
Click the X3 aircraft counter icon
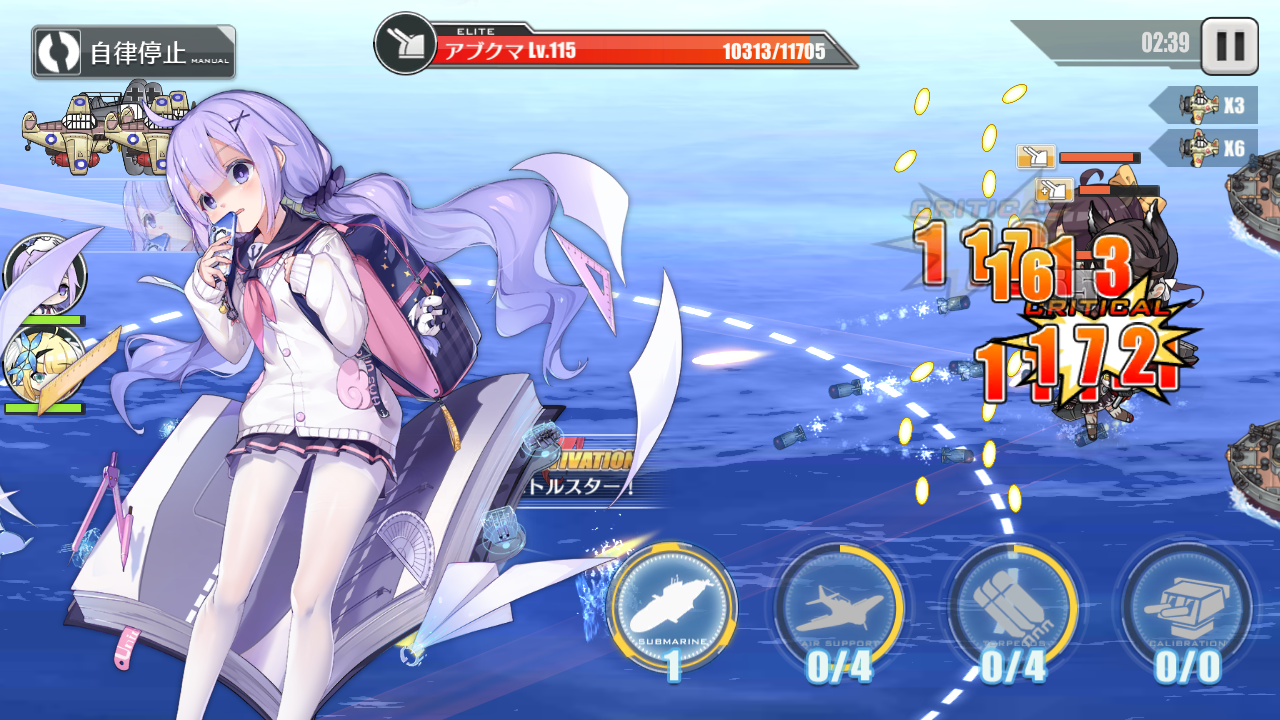click(x=1200, y=103)
